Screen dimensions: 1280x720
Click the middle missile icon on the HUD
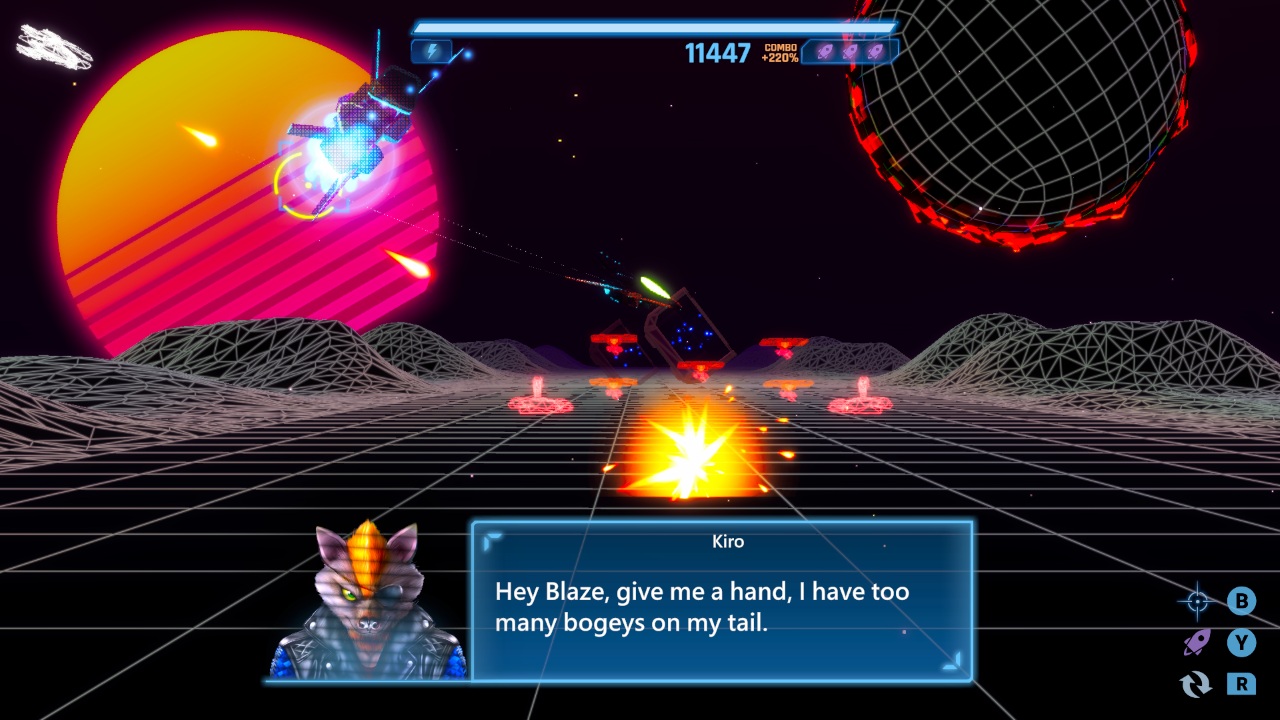(x=849, y=51)
